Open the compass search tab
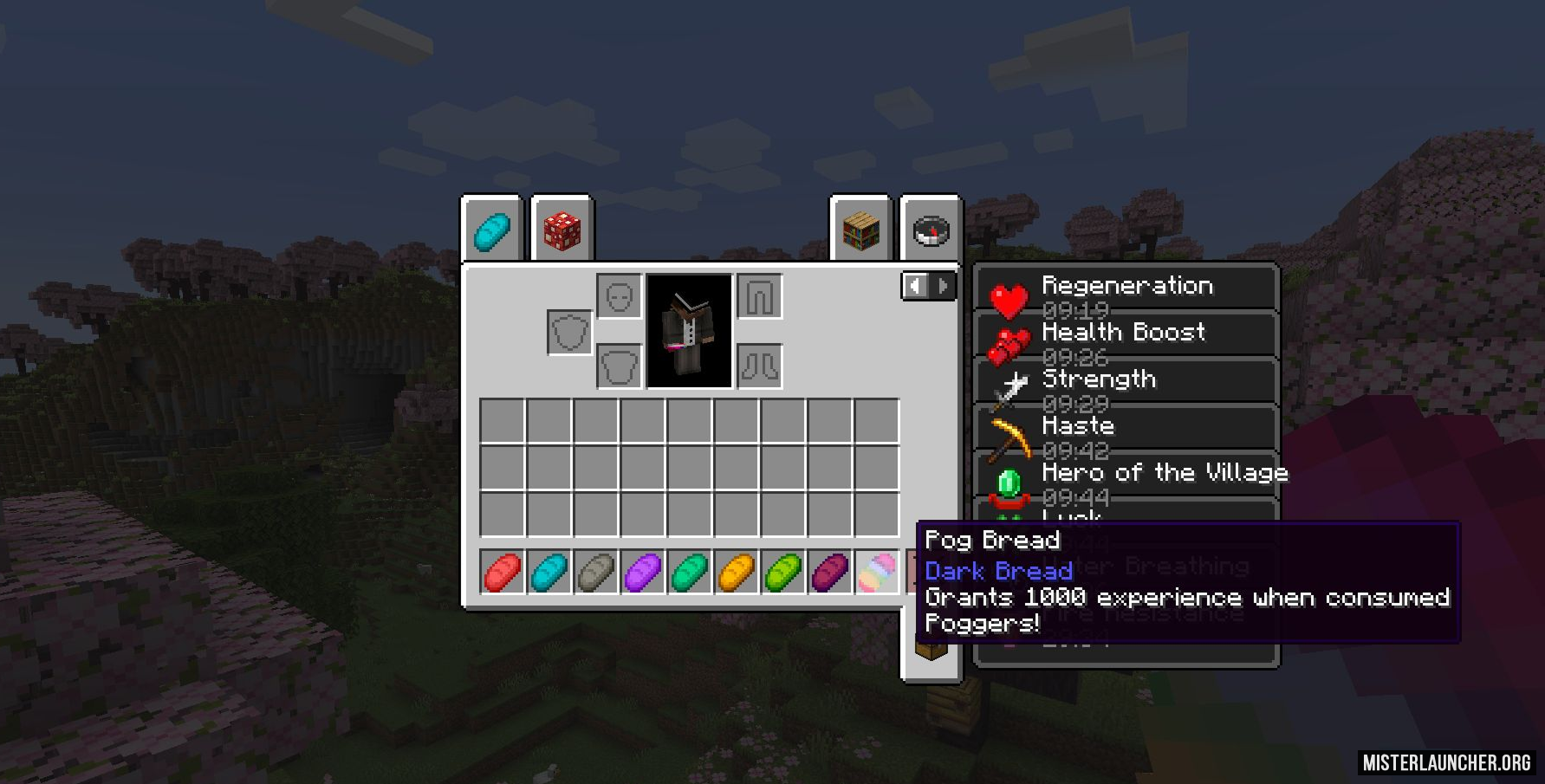The image size is (1545, 784). 930,229
